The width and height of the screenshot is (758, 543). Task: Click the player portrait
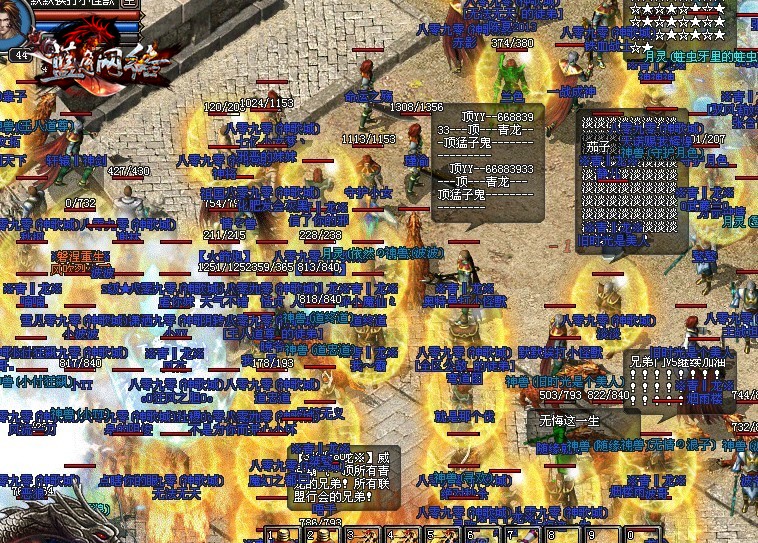click(x=17, y=24)
